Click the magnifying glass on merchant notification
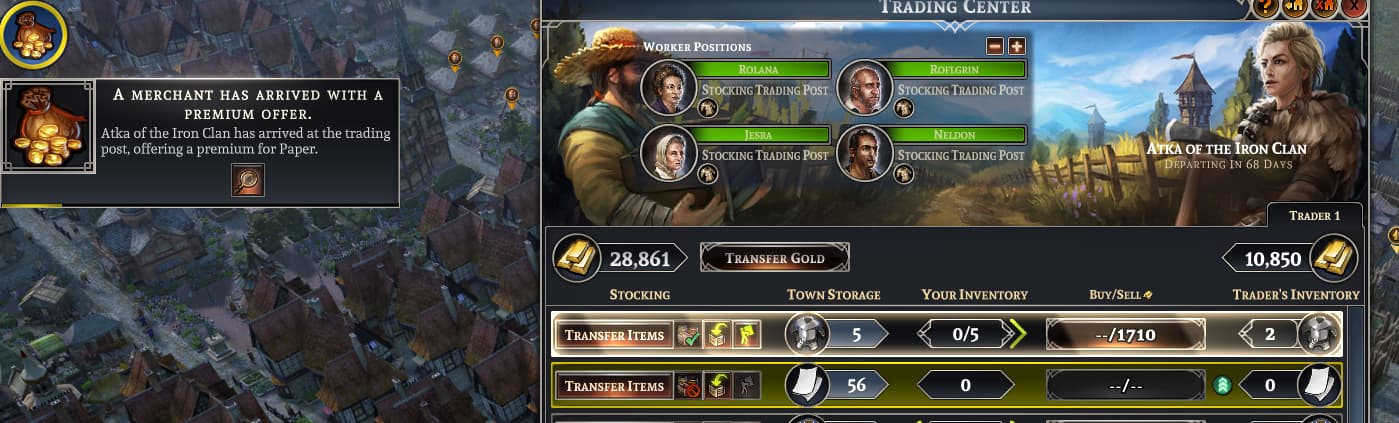The width and height of the screenshot is (1399, 423). point(248,180)
